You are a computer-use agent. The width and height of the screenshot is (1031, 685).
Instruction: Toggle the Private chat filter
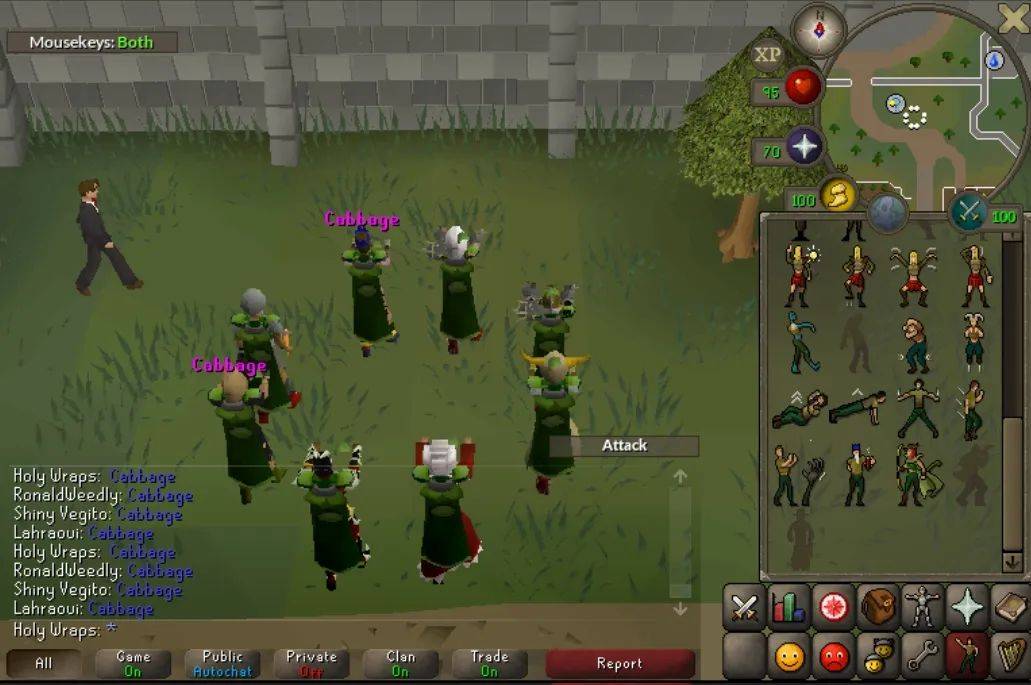[311, 663]
